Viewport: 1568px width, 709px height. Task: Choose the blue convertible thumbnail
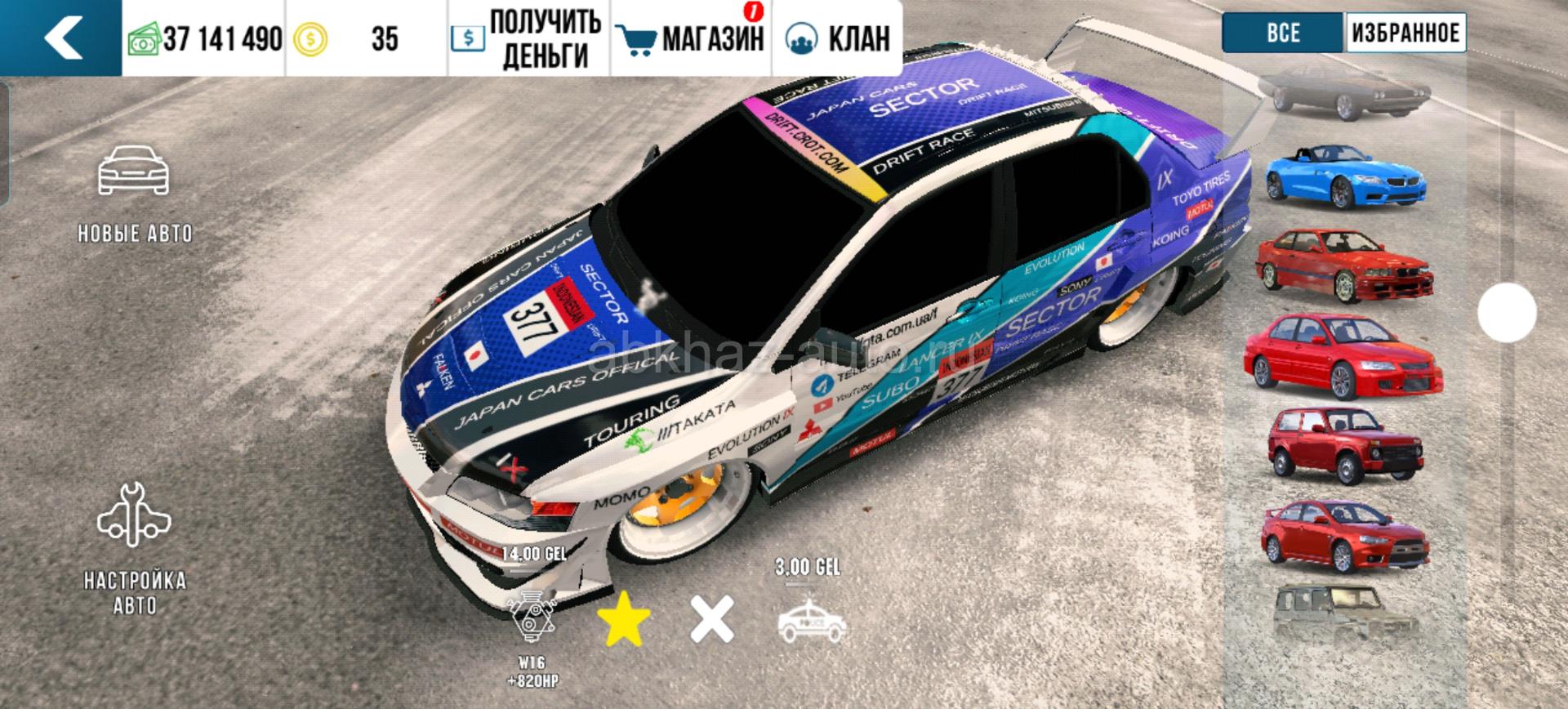(x=1346, y=176)
